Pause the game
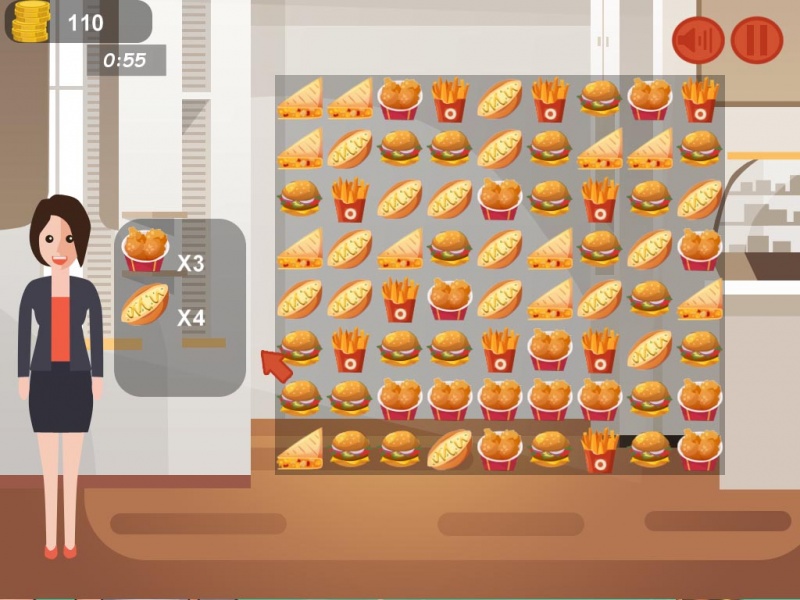Viewport: 800px width, 600px height. coord(757,40)
